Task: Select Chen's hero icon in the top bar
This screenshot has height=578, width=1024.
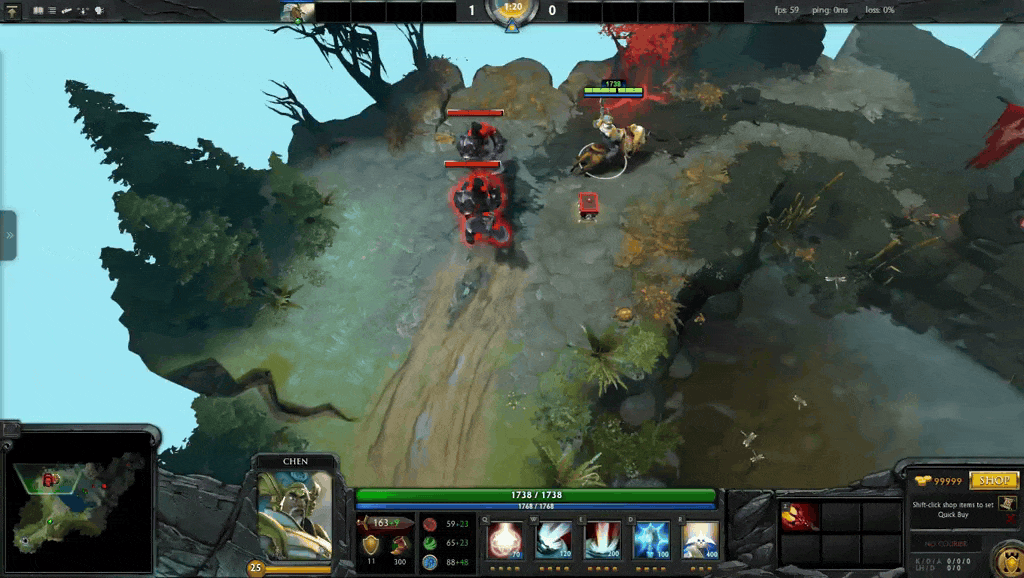Action: click(297, 12)
